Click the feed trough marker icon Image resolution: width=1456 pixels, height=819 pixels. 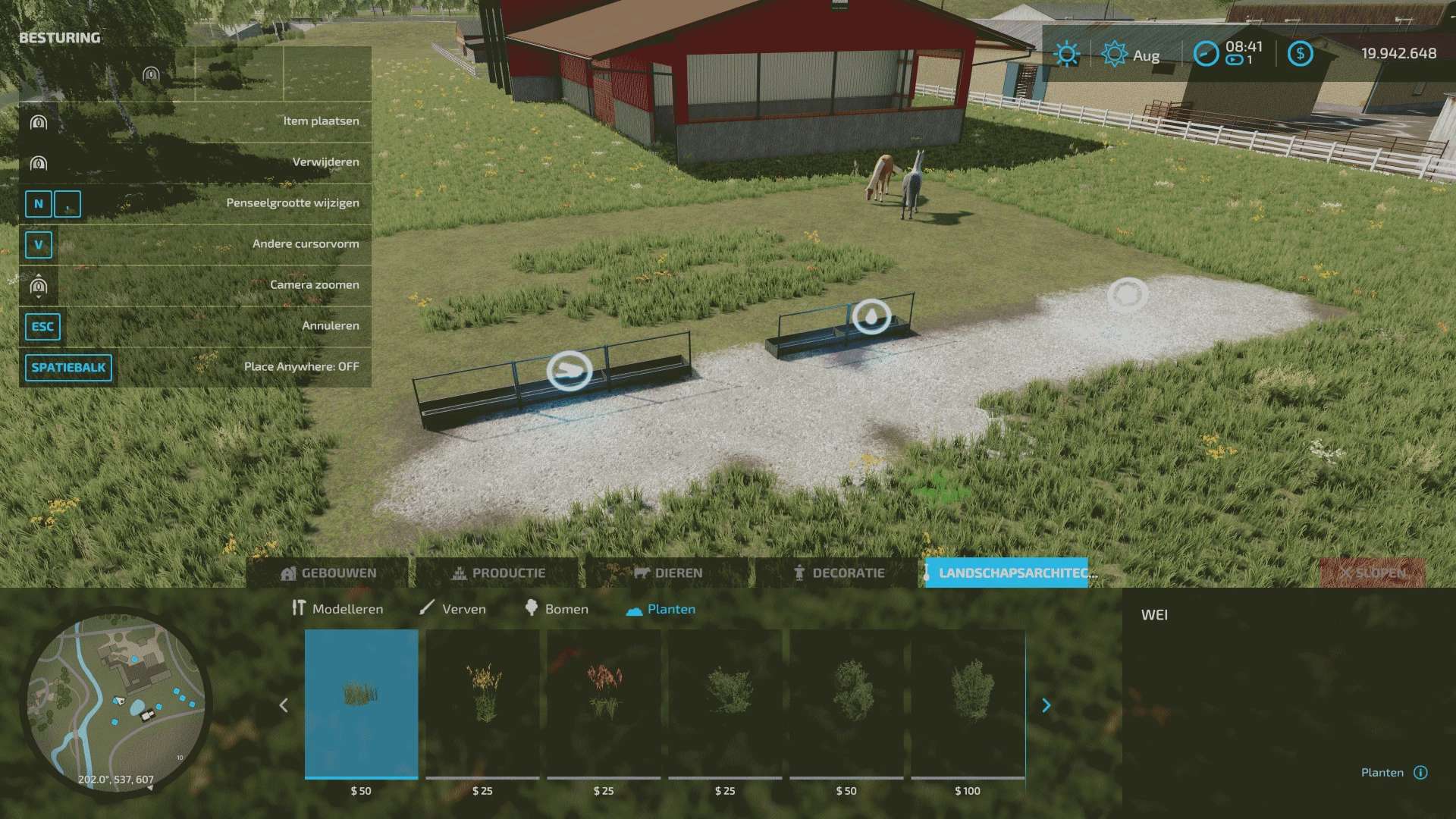(x=570, y=370)
